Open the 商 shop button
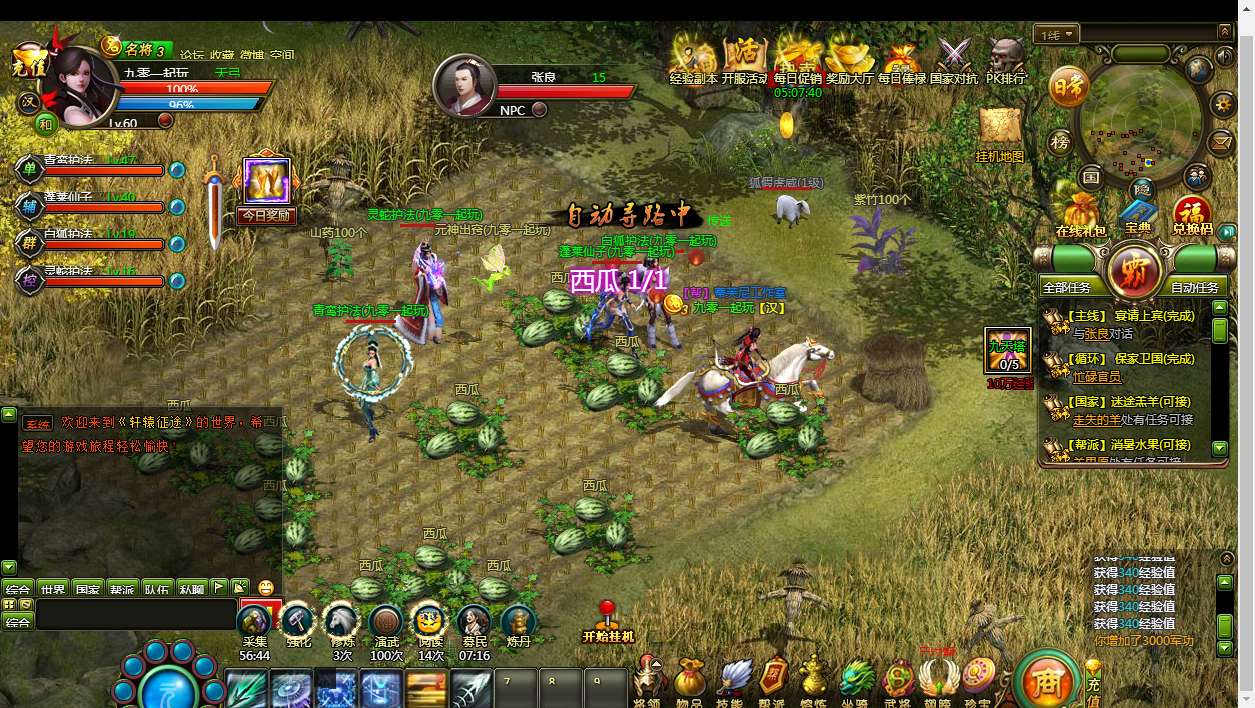1255x708 pixels. click(1045, 682)
